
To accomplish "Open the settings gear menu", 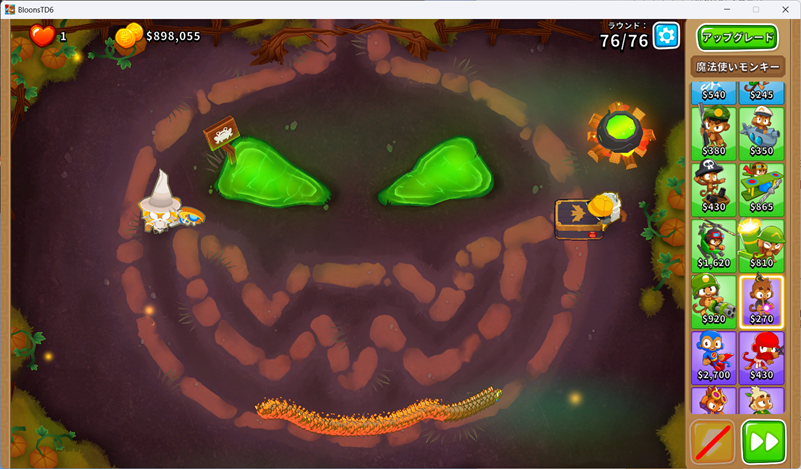I will click(x=666, y=37).
